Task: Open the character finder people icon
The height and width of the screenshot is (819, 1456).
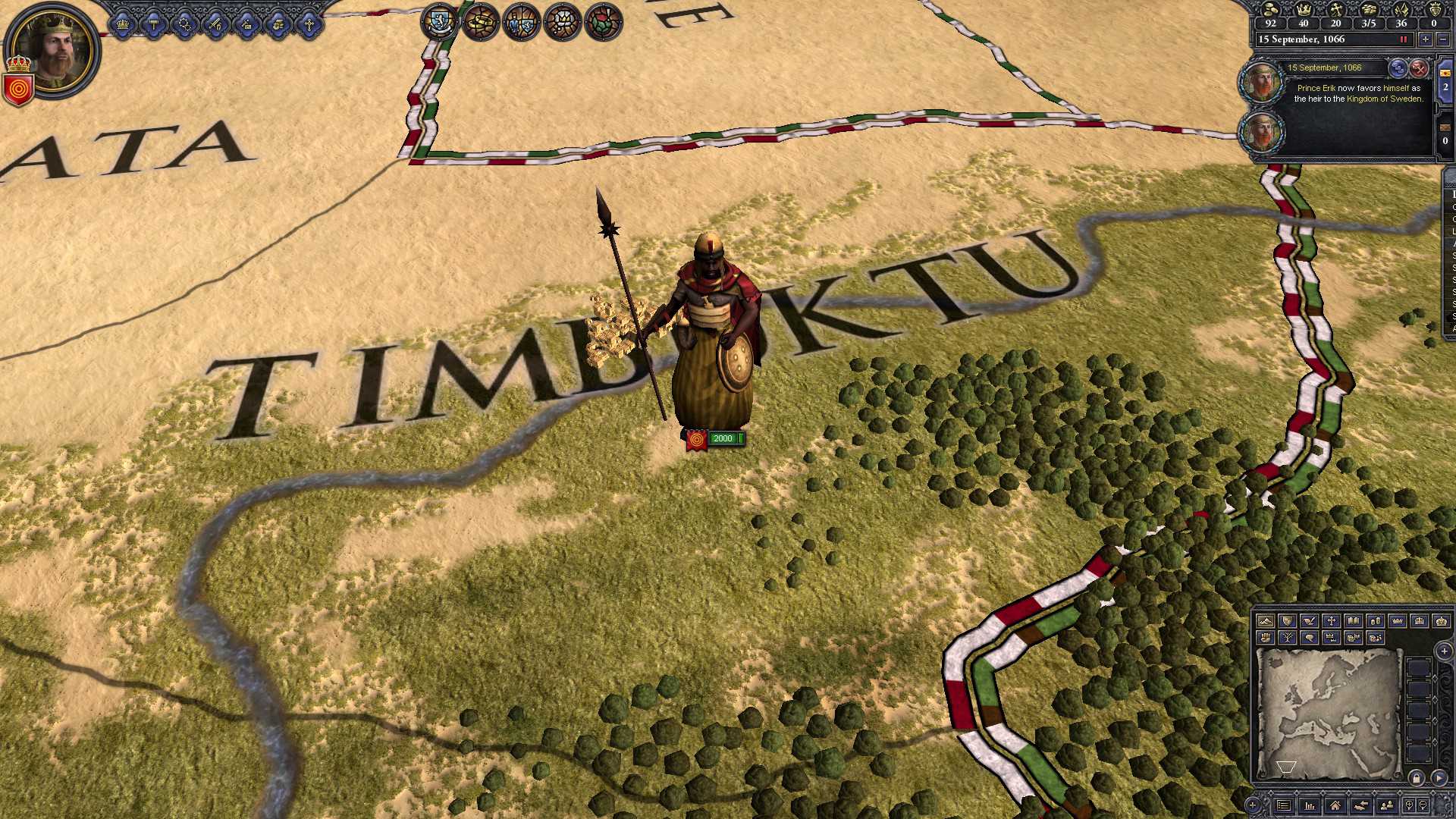Action: coord(1387,805)
